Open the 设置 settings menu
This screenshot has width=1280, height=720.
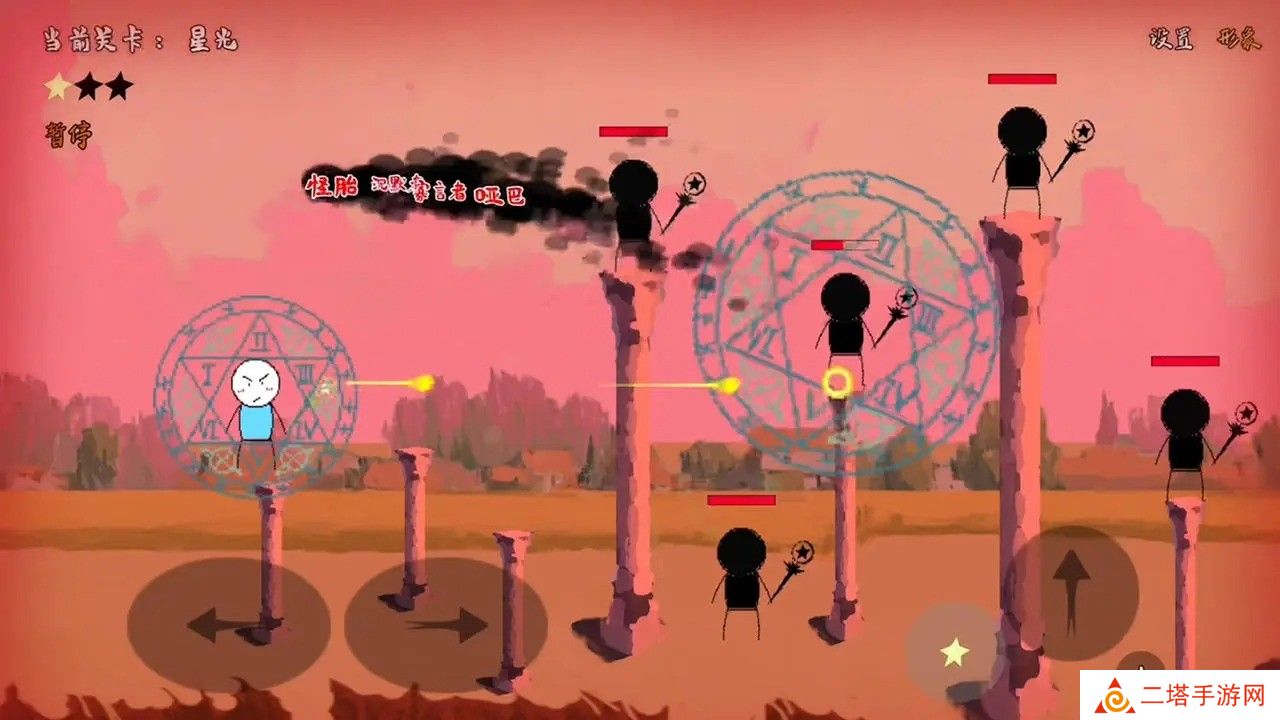1173,39
